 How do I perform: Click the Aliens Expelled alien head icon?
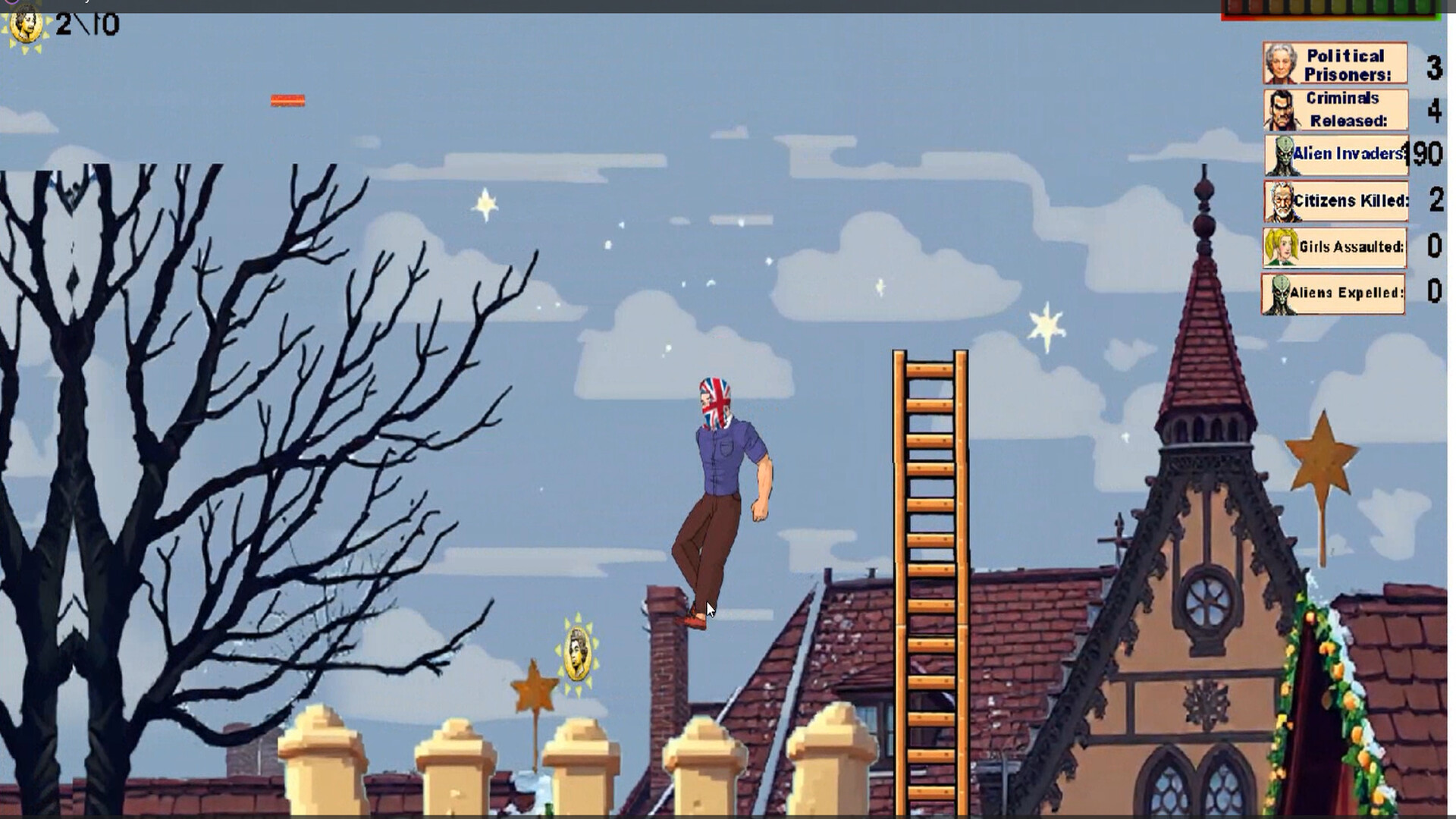pos(1280,293)
